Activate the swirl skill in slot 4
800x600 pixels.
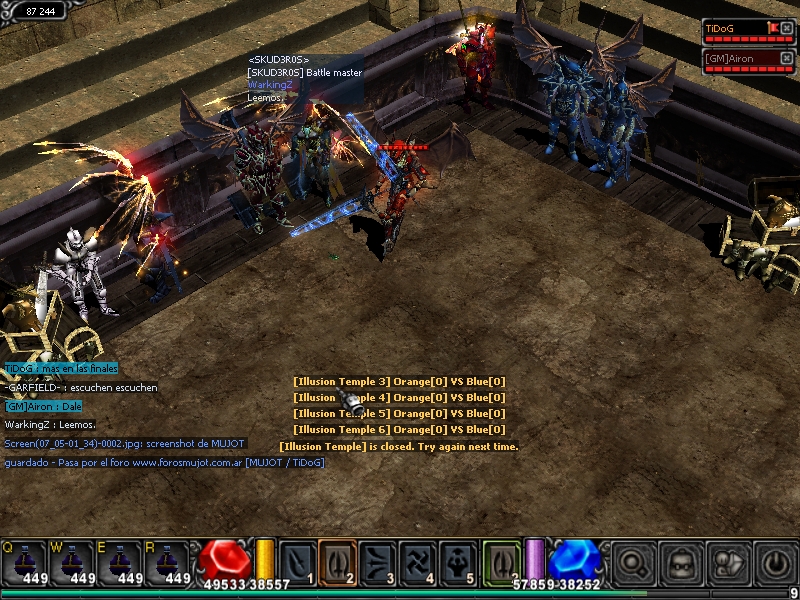click(417, 561)
